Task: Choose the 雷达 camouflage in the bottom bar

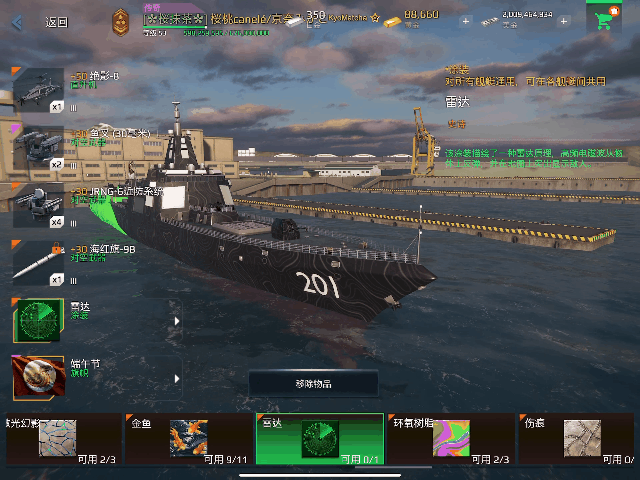Action: click(319, 439)
